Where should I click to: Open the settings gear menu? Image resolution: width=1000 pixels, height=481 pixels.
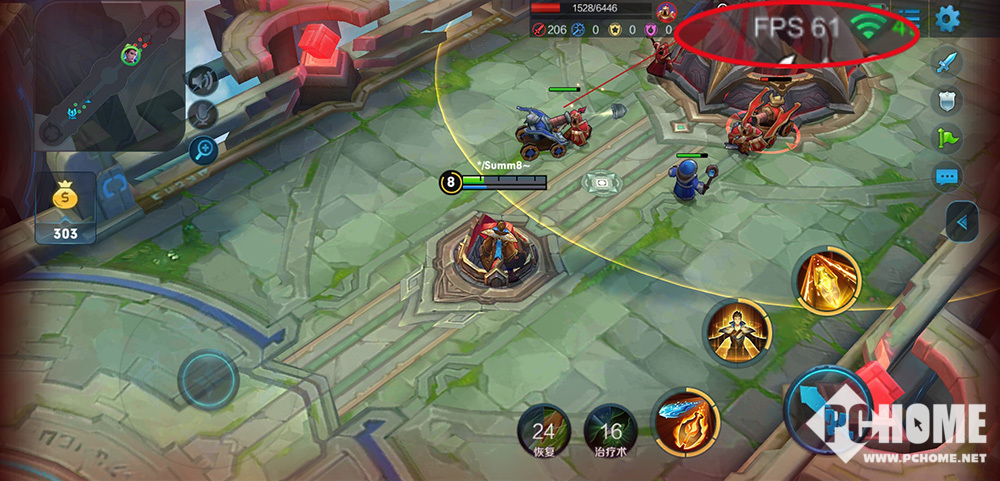947,17
